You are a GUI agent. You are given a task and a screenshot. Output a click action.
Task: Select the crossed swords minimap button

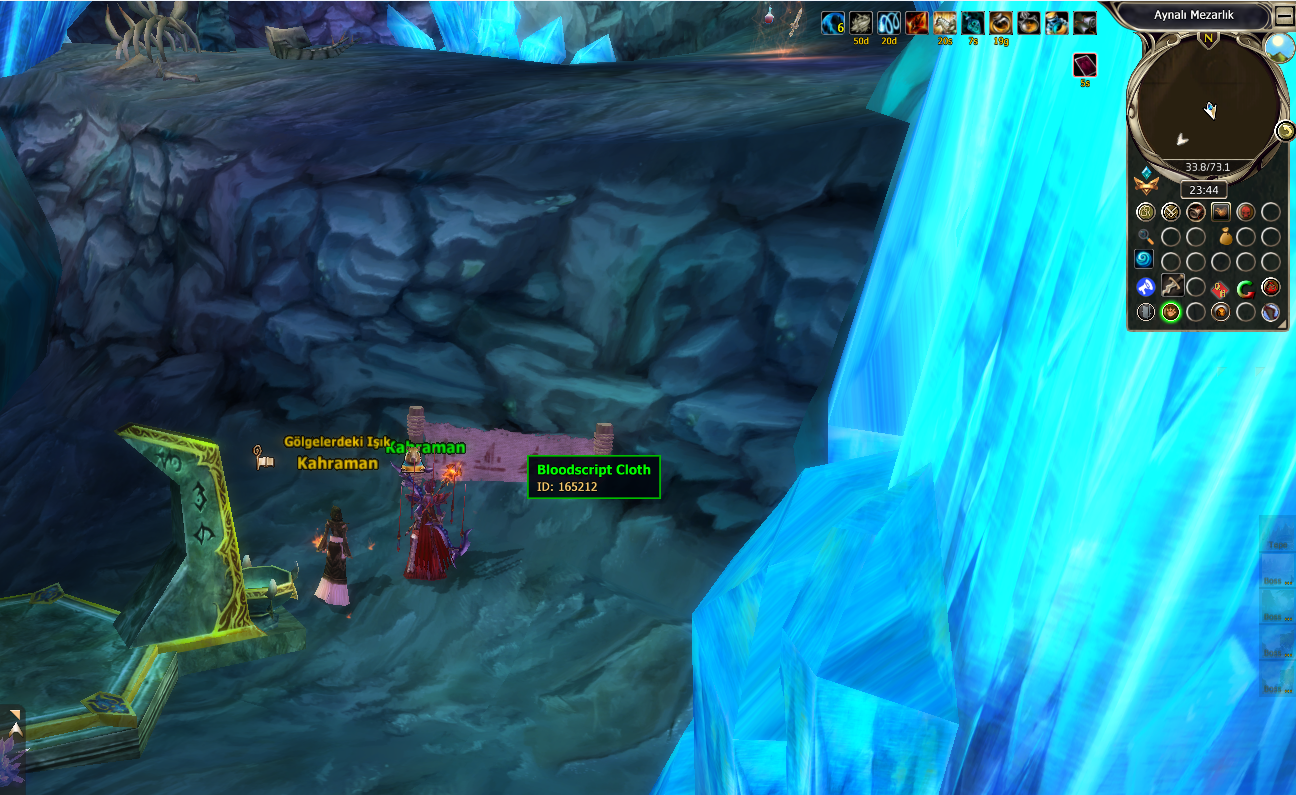click(1171, 212)
